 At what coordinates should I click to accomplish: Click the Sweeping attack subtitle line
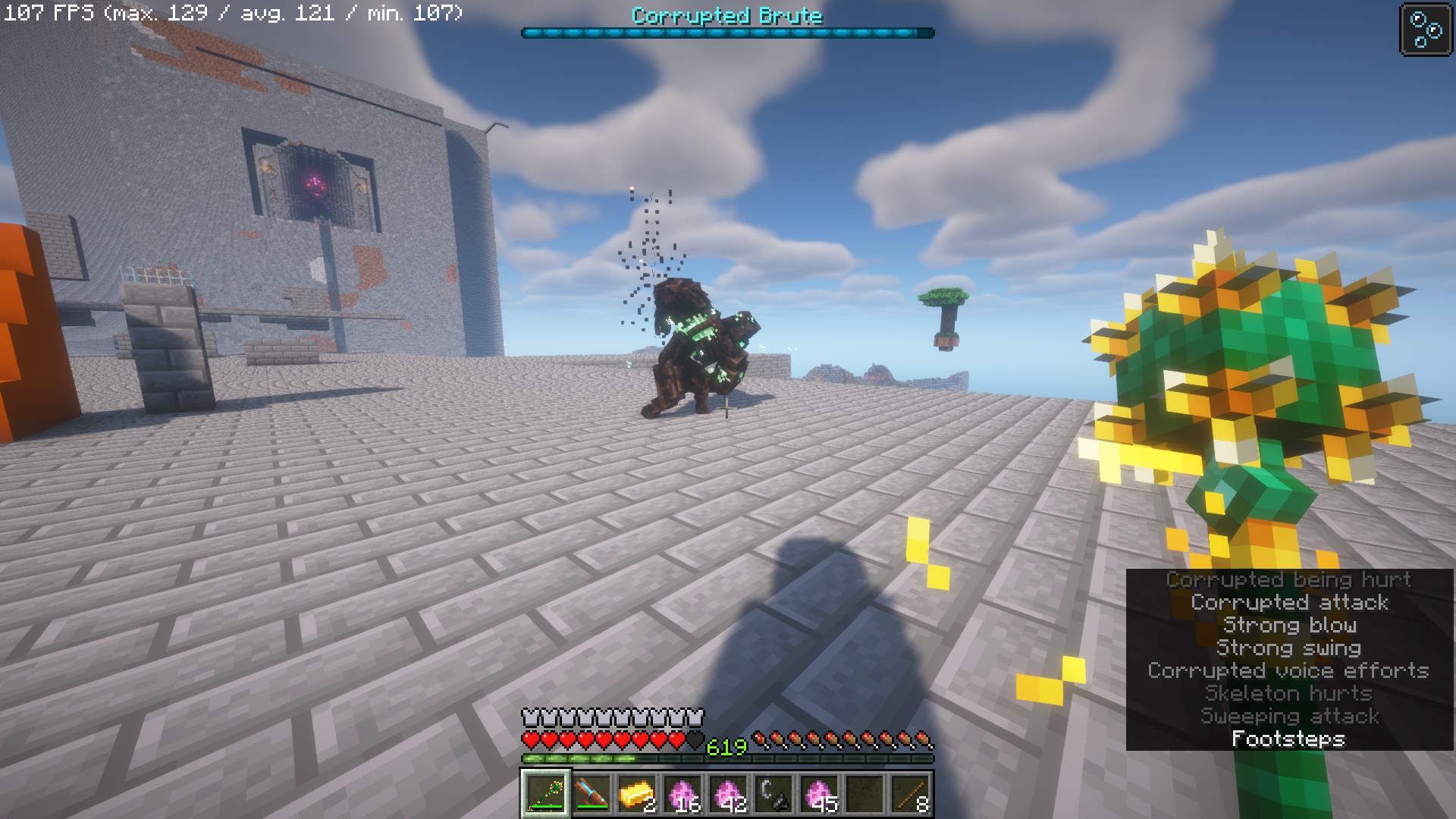[1291, 715]
